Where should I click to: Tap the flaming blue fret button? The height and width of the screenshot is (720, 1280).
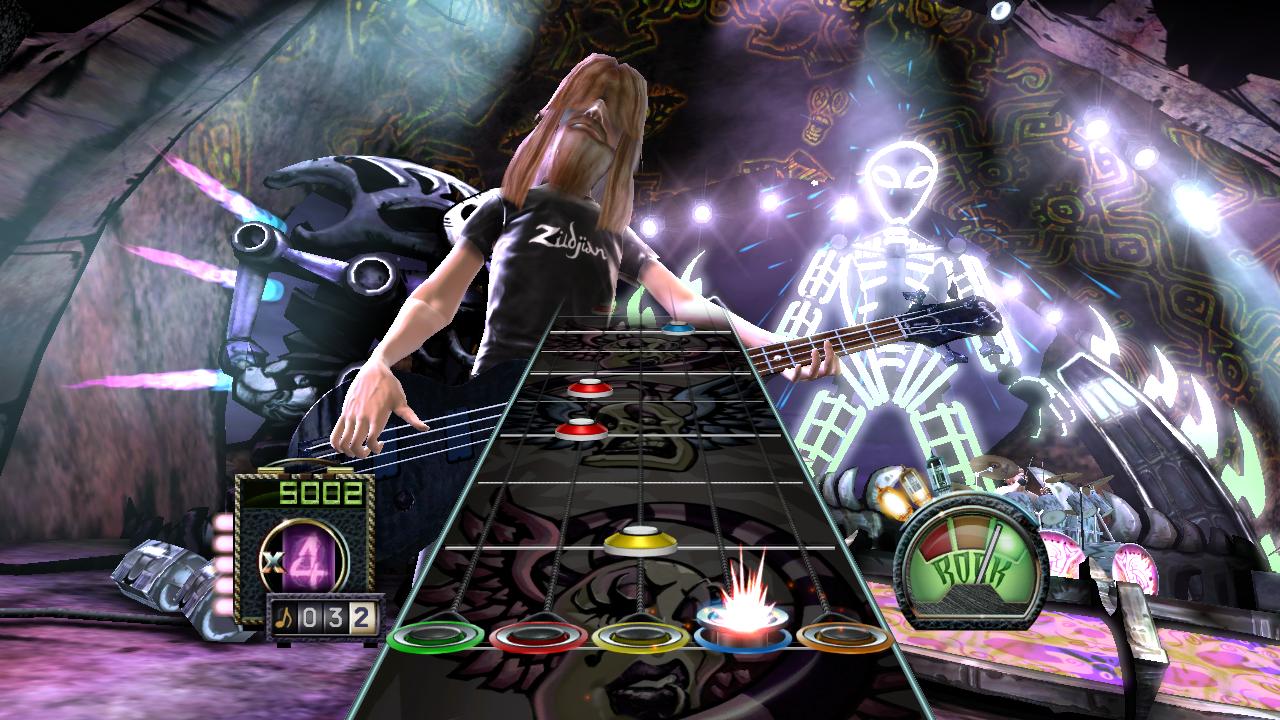click(x=743, y=632)
